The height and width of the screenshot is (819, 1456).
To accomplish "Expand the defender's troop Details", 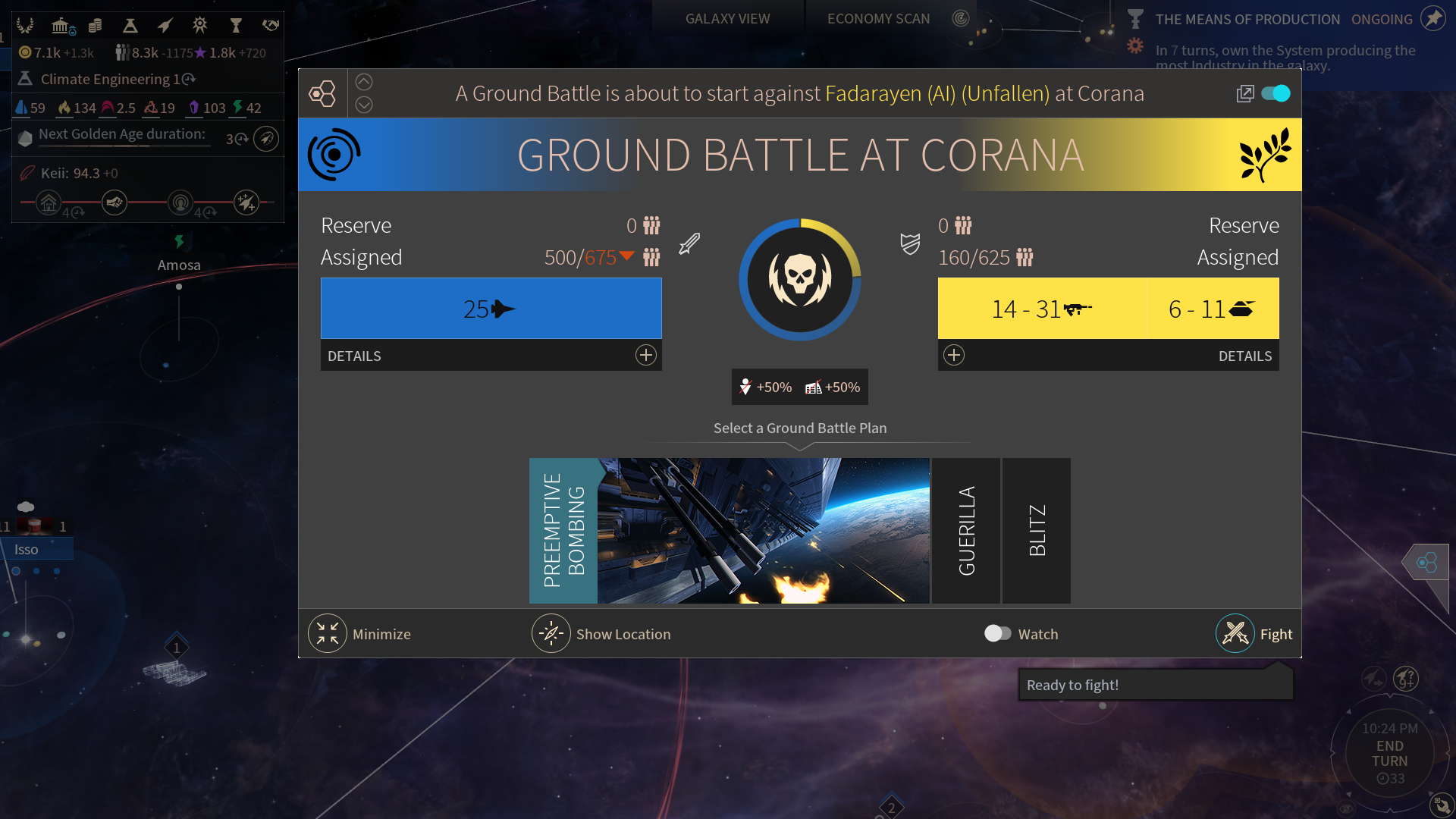I will point(954,355).
